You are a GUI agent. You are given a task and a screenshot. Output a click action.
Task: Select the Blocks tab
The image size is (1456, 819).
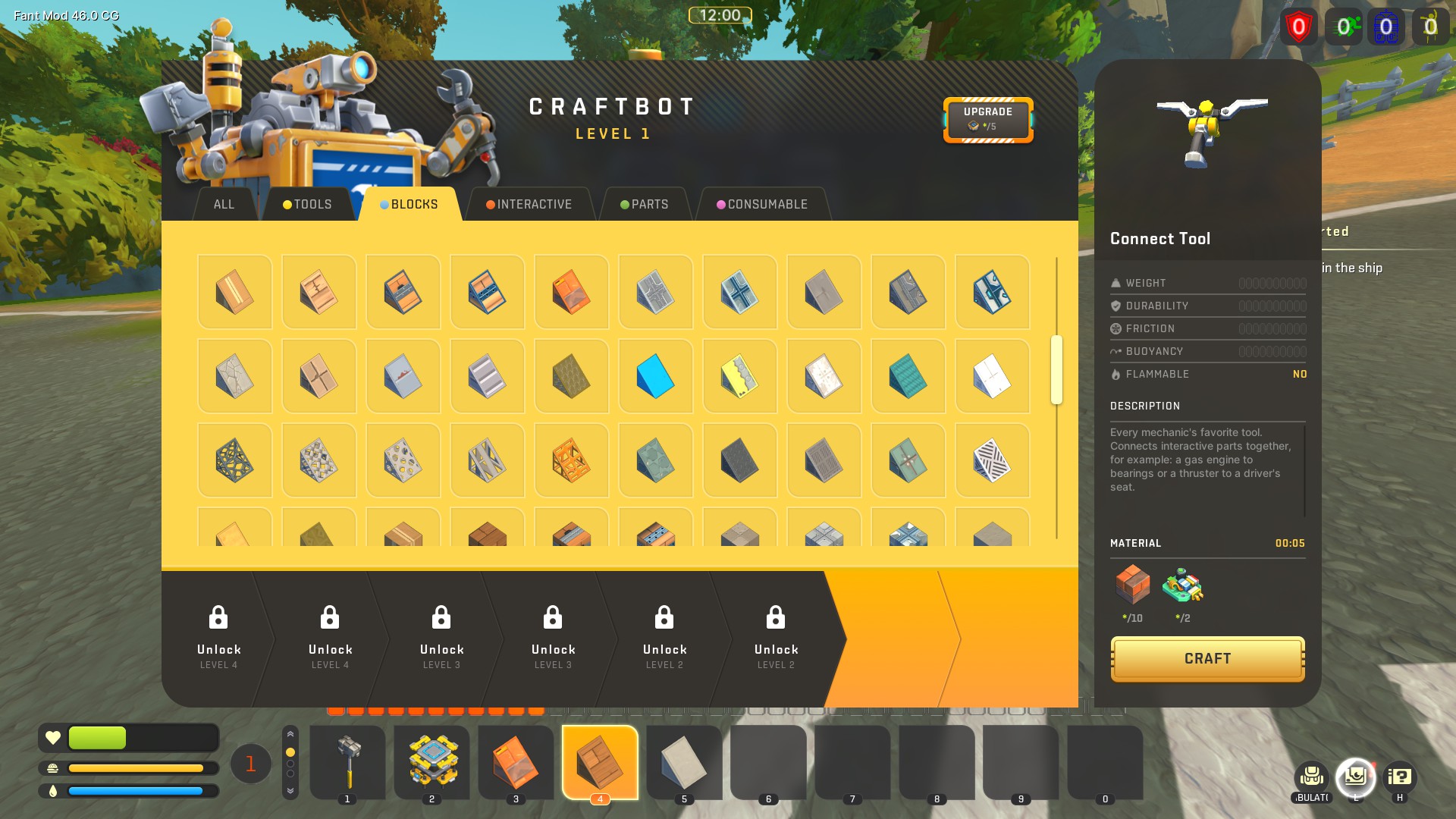(409, 204)
